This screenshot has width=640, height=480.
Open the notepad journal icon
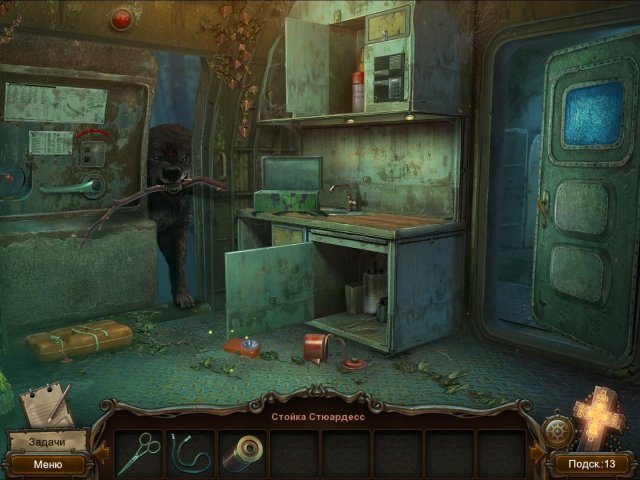coord(46,404)
